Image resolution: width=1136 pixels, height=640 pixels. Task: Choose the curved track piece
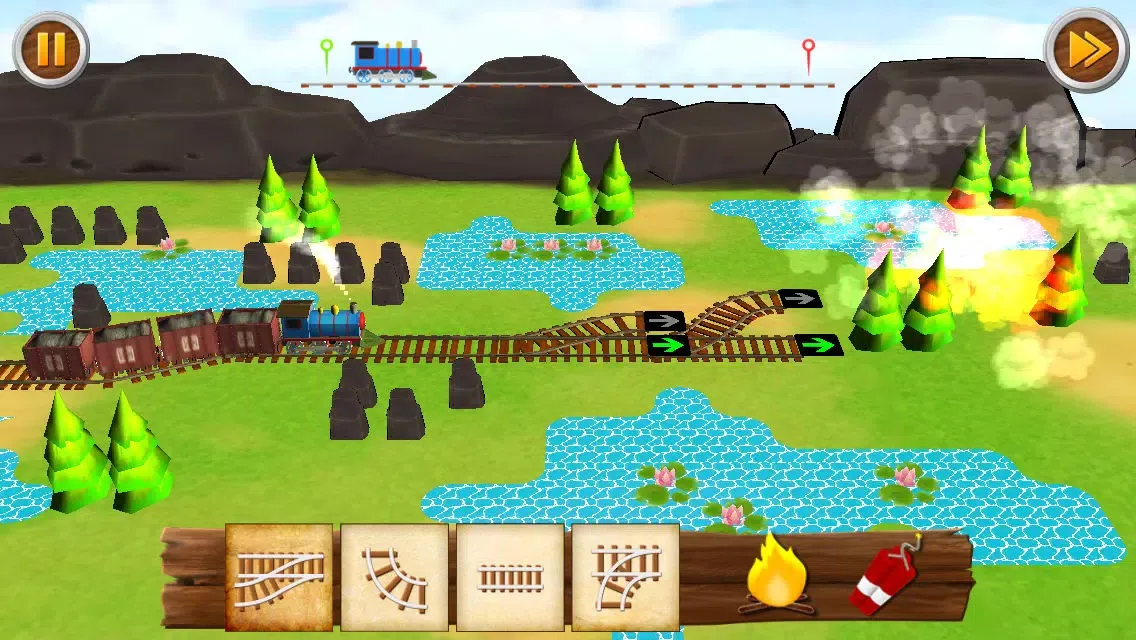394,577
